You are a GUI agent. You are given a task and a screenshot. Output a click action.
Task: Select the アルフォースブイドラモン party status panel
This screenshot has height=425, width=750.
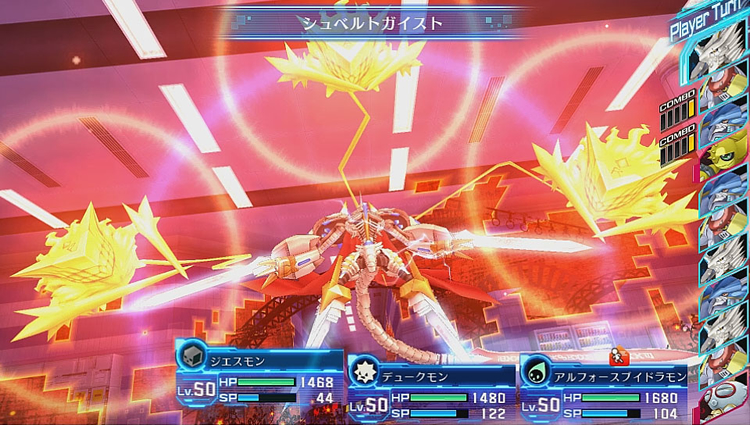pyautogui.click(x=605, y=390)
